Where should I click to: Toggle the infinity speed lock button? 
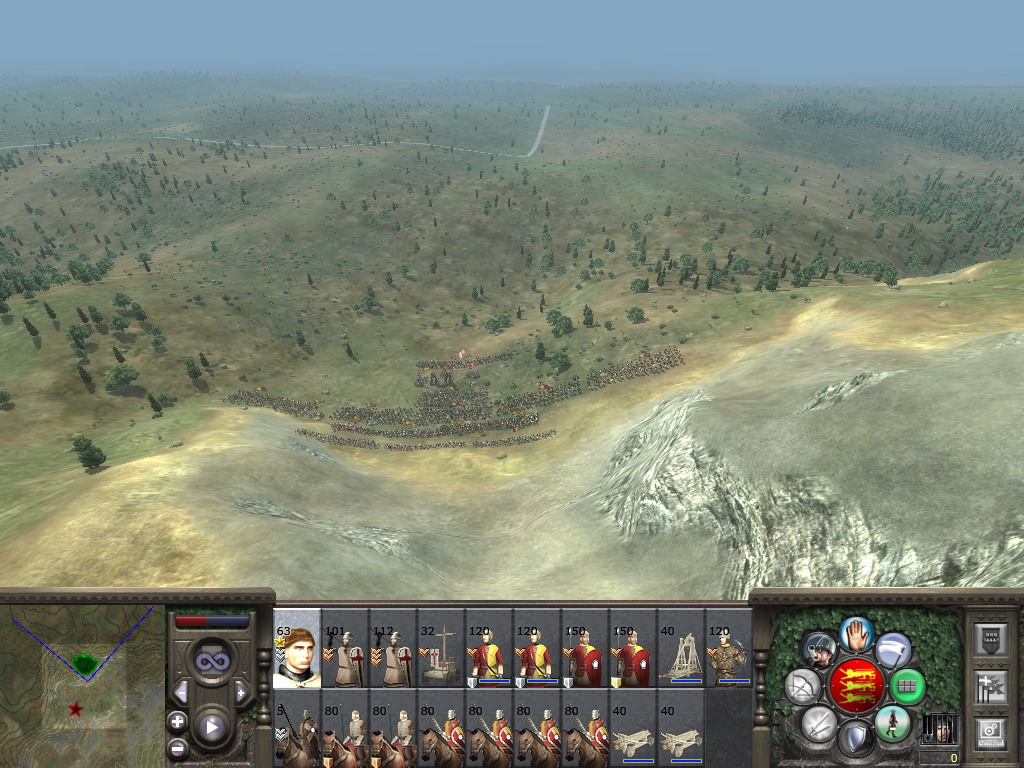pyautogui.click(x=212, y=661)
